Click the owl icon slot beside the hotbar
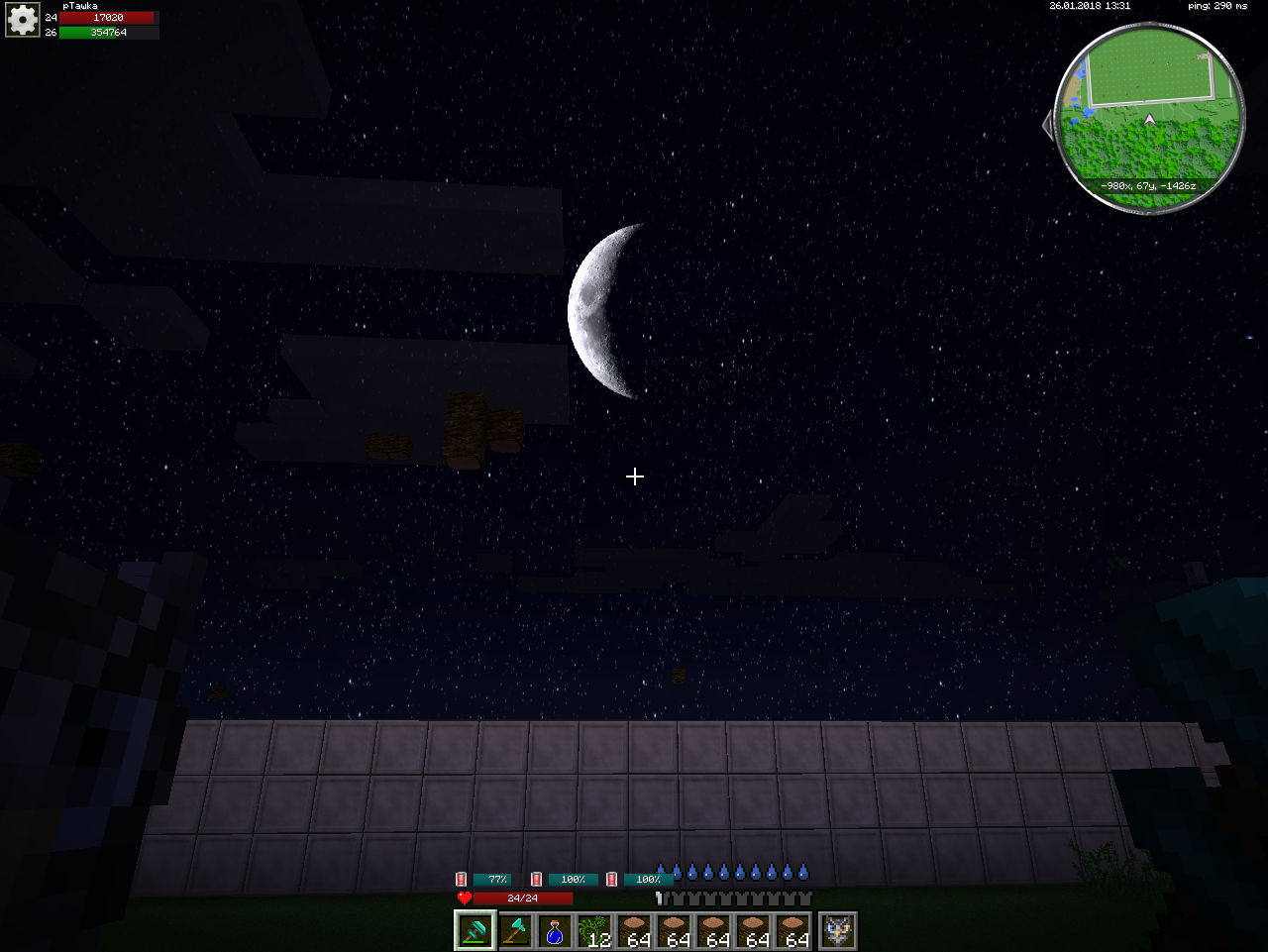 pos(838,931)
